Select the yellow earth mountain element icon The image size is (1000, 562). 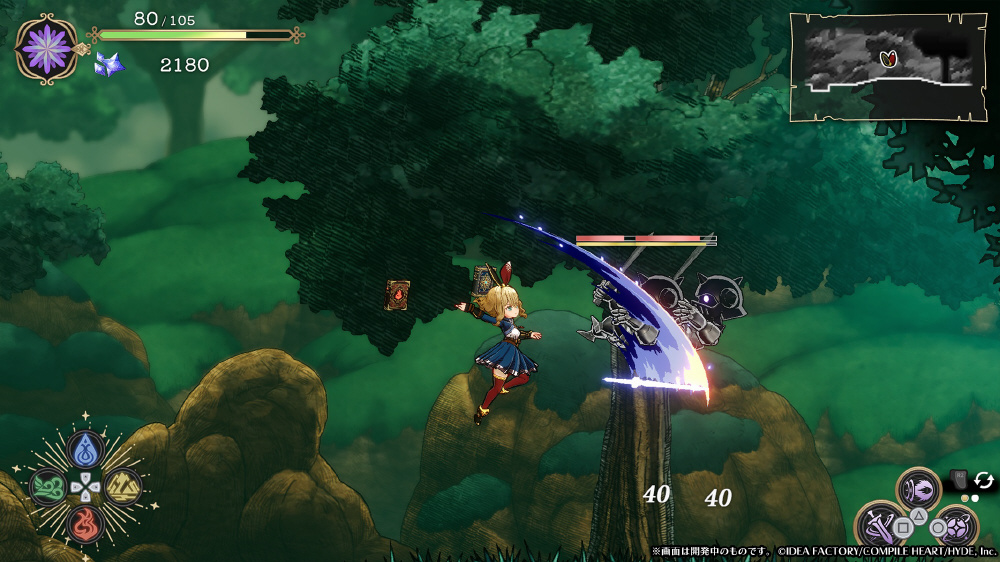(x=123, y=487)
